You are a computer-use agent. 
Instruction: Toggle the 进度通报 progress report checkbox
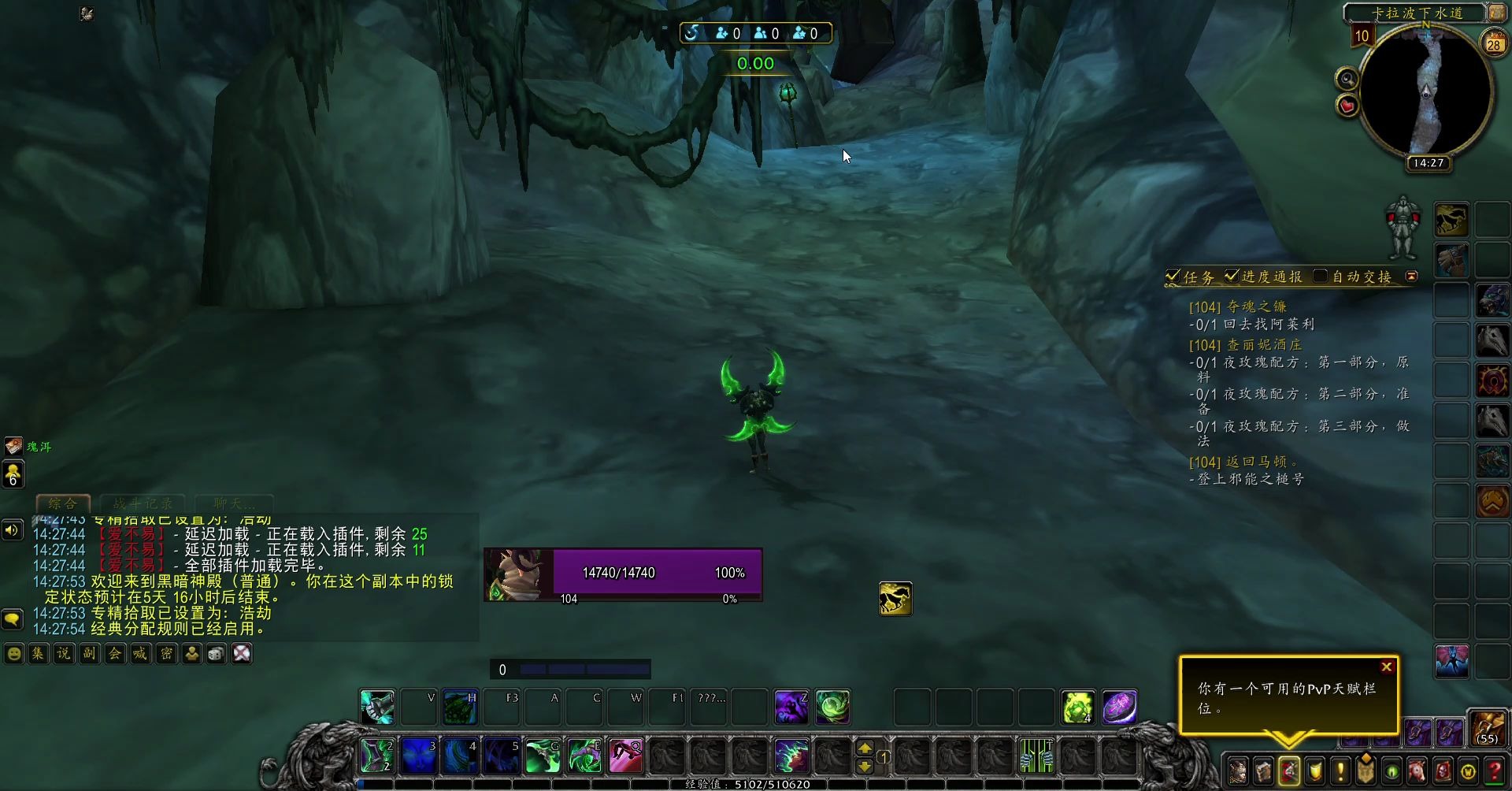[1232, 276]
